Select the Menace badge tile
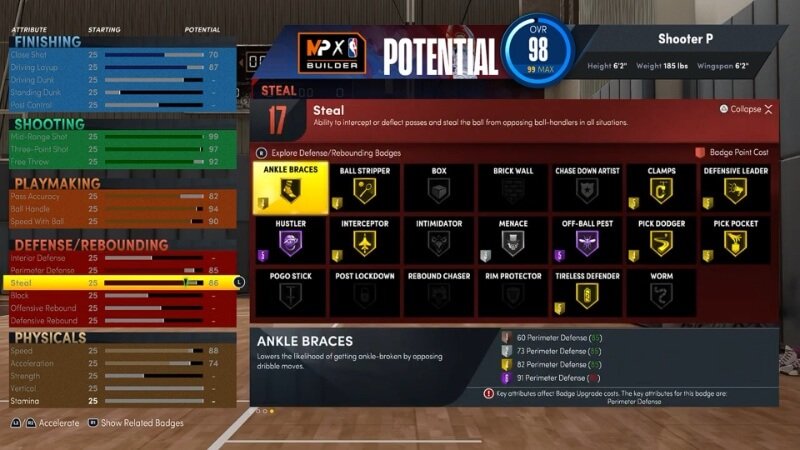Viewport: 800px width, 450px height. pos(513,240)
